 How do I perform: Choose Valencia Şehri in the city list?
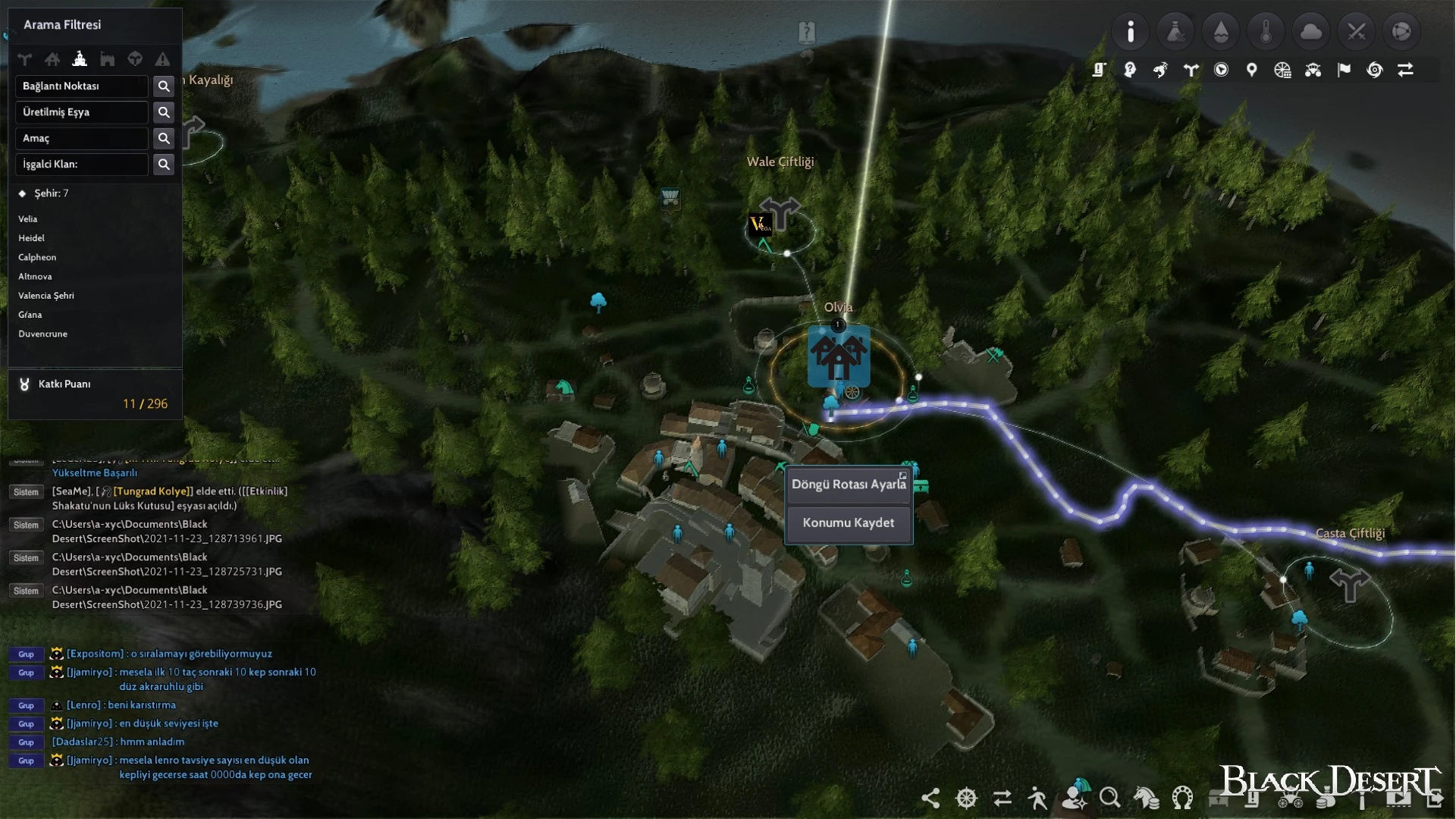(46, 296)
